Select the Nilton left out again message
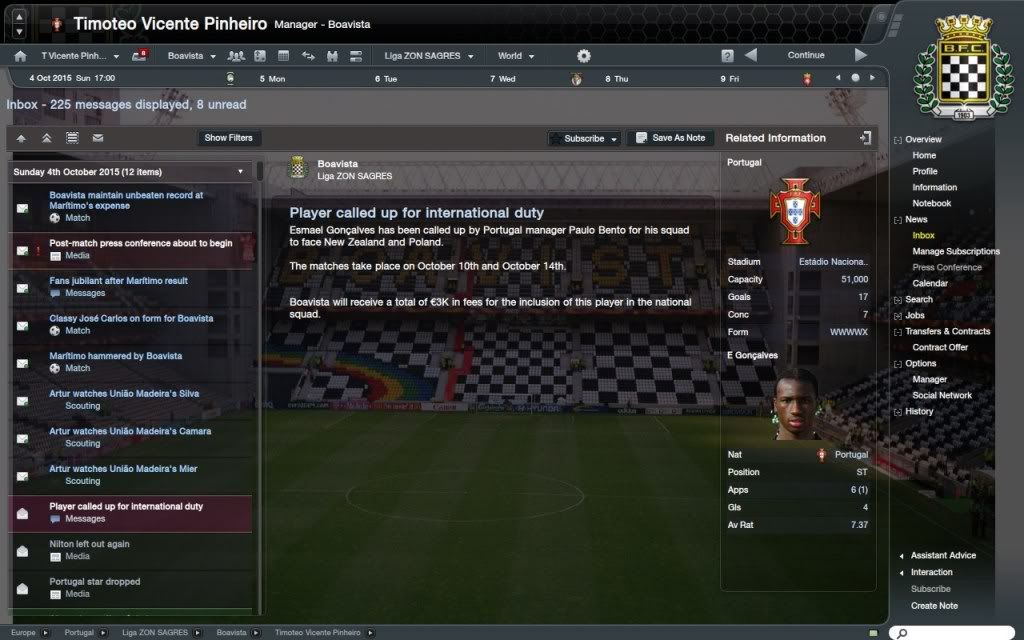The image size is (1024, 640). pos(90,544)
